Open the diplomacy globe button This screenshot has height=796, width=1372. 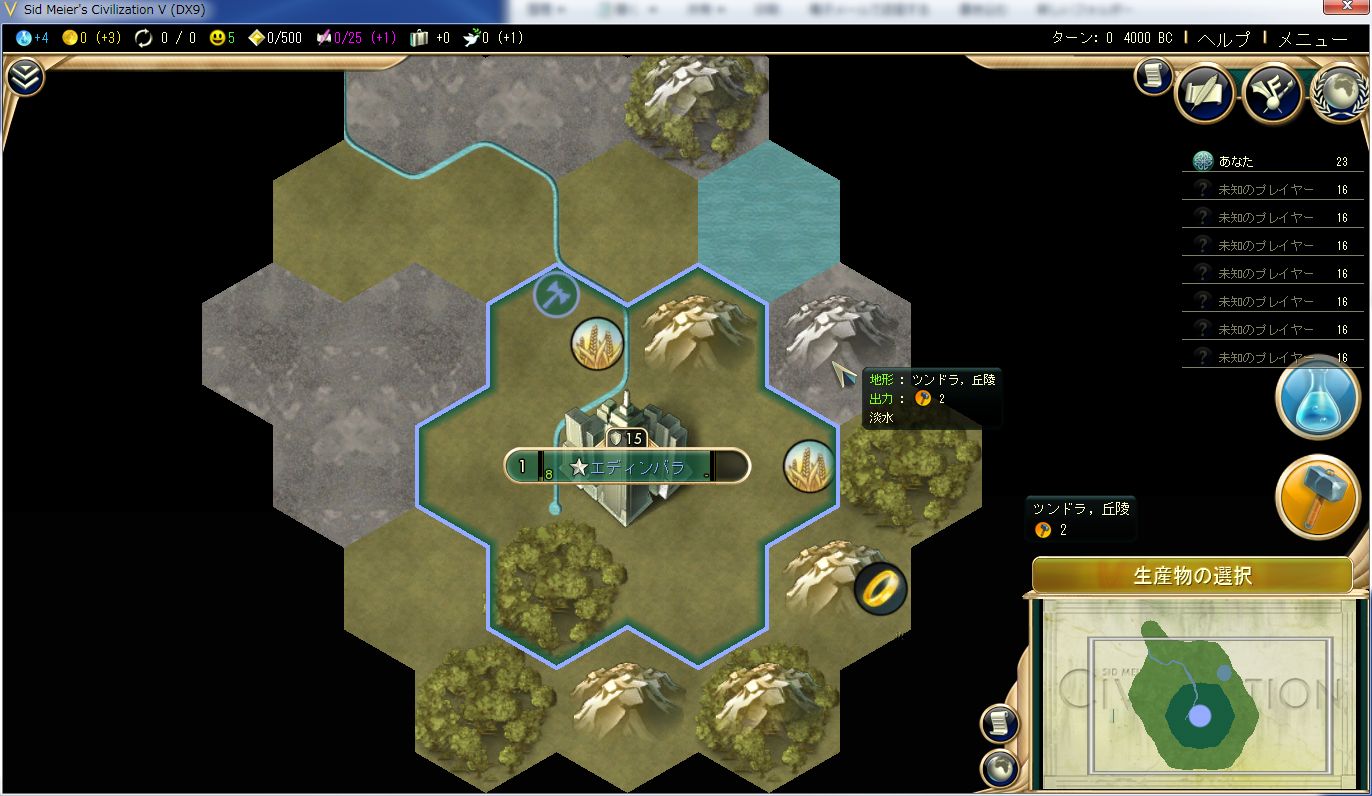(1339, 94)
